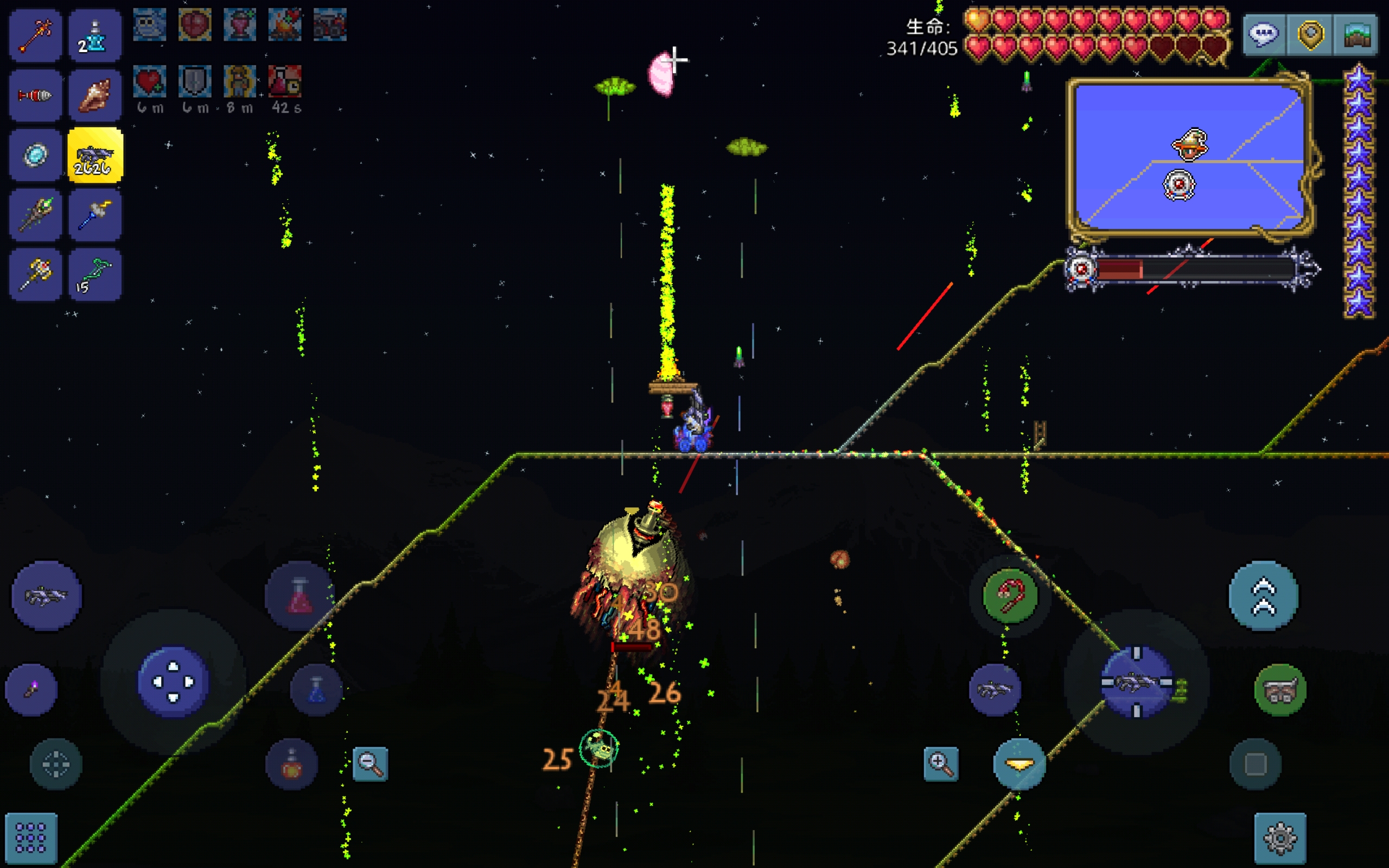Toggle the minecart mount button
This screenshot has width=1389, height=868.
coord(1279,690)
